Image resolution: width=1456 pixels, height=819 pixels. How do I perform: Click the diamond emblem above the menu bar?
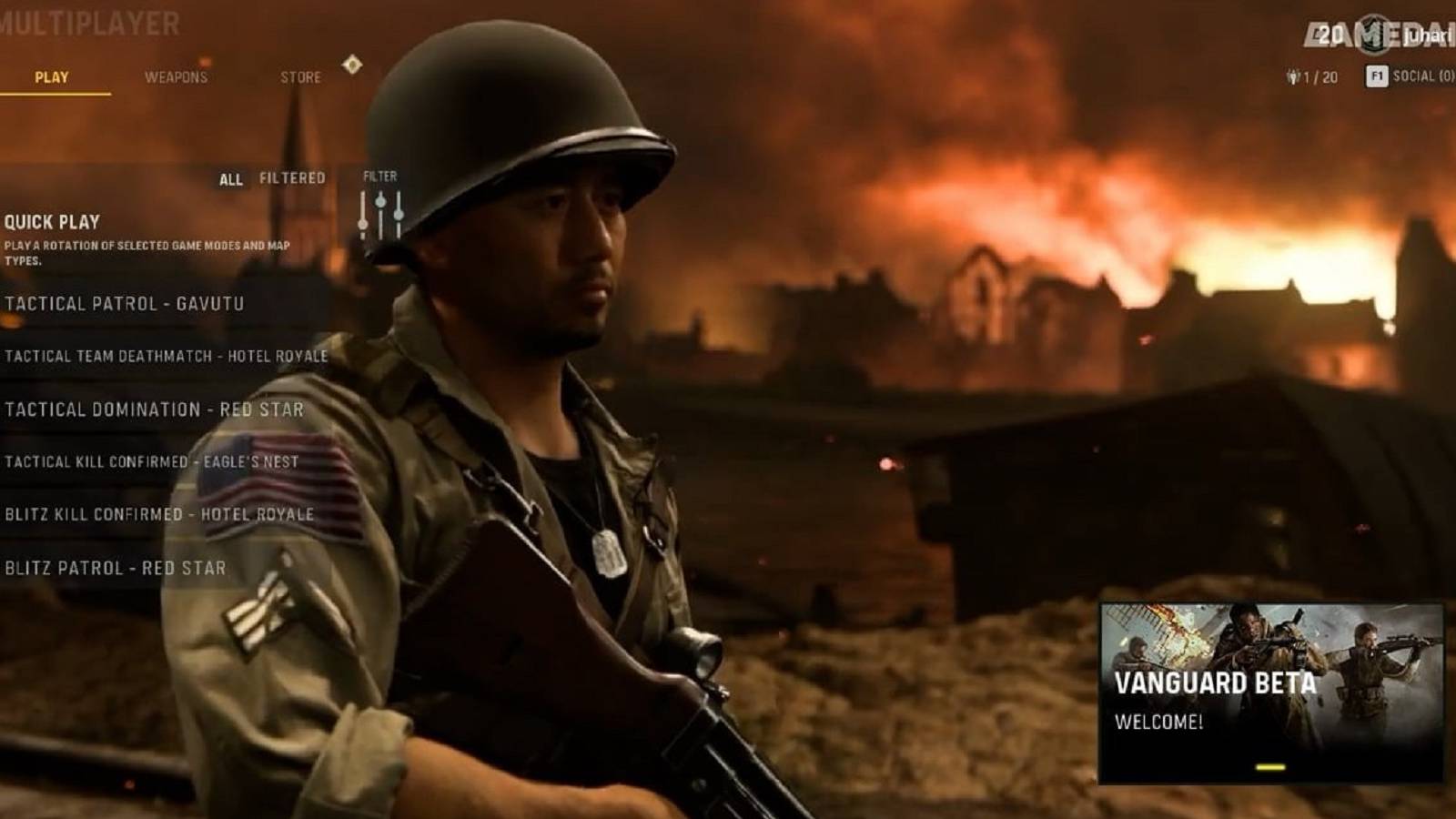[x=354, y=66]
